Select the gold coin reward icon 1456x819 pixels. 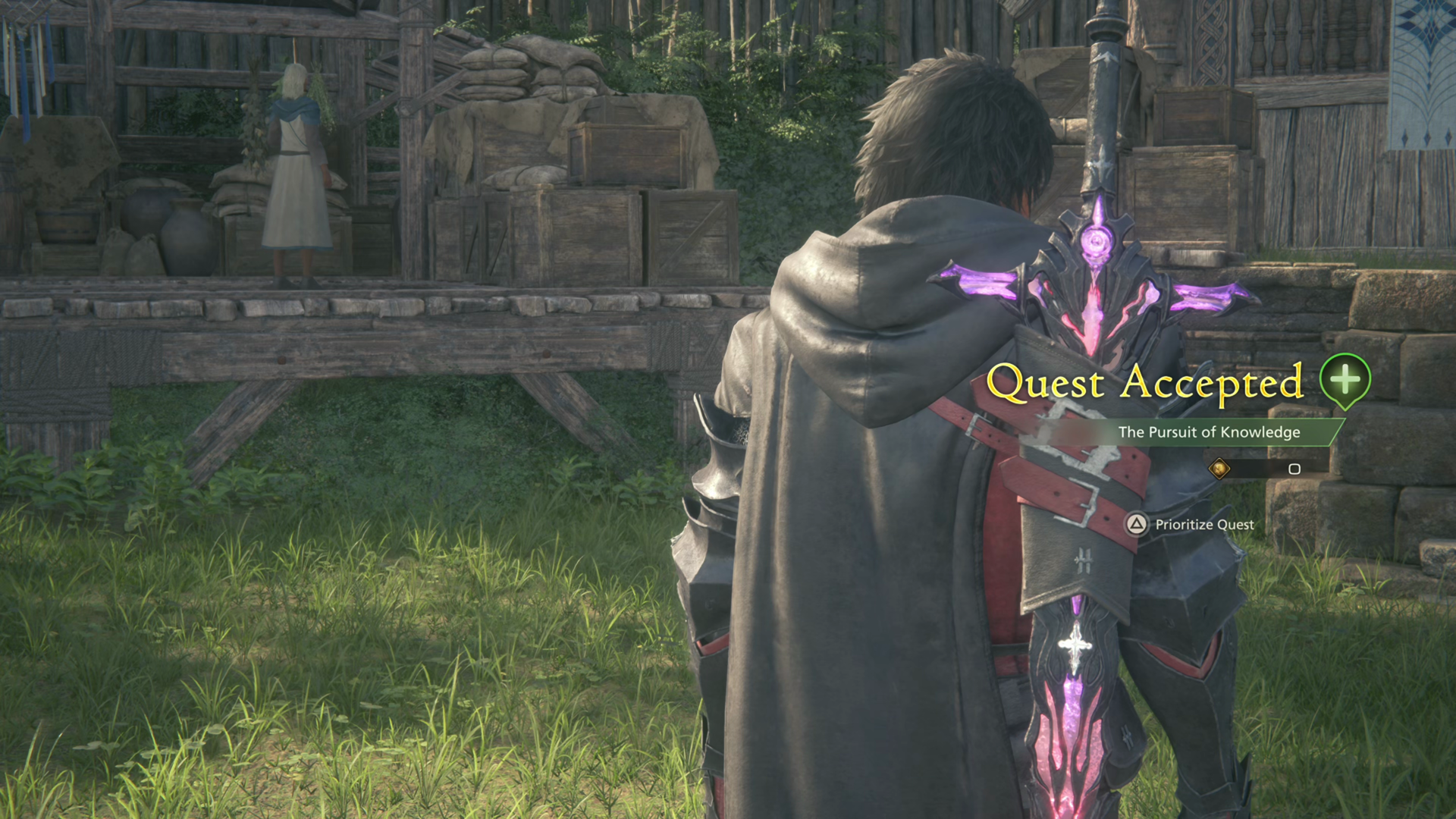tap(1219, 469)
